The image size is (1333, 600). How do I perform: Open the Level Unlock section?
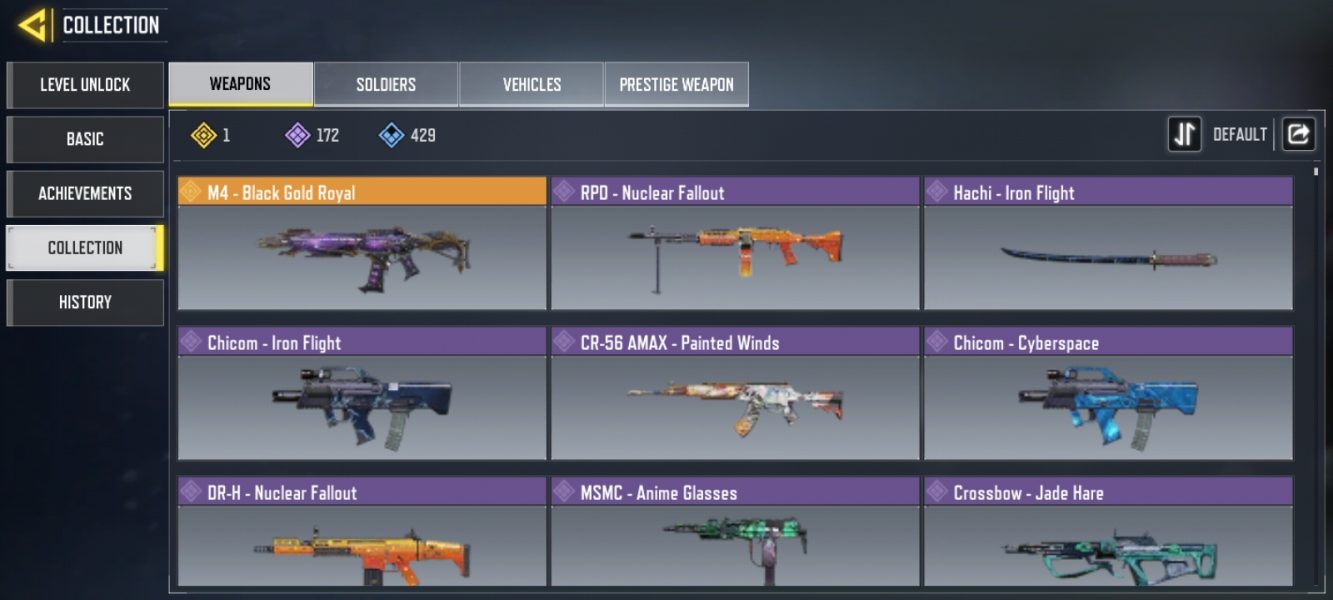point(85,85)
